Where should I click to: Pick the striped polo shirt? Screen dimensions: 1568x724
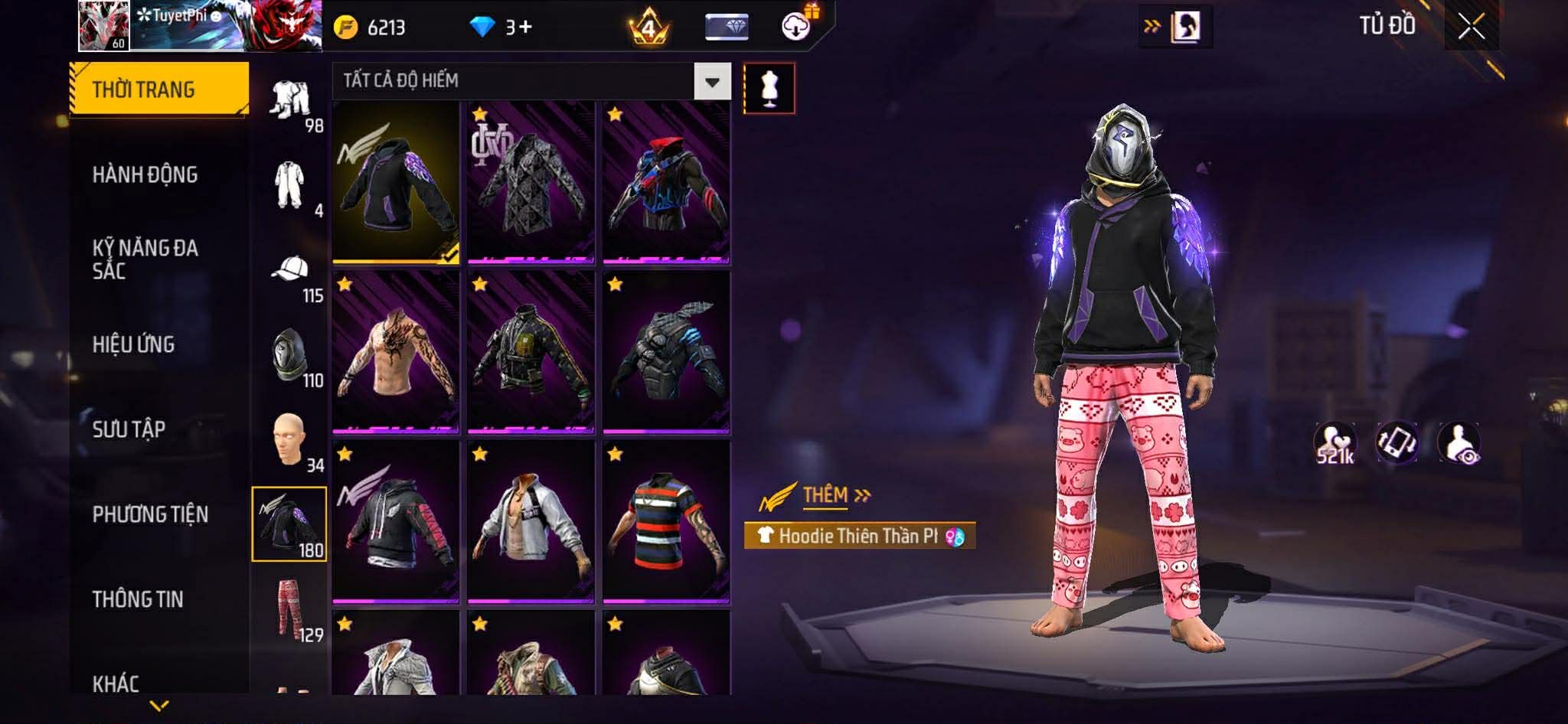[666, 522]
